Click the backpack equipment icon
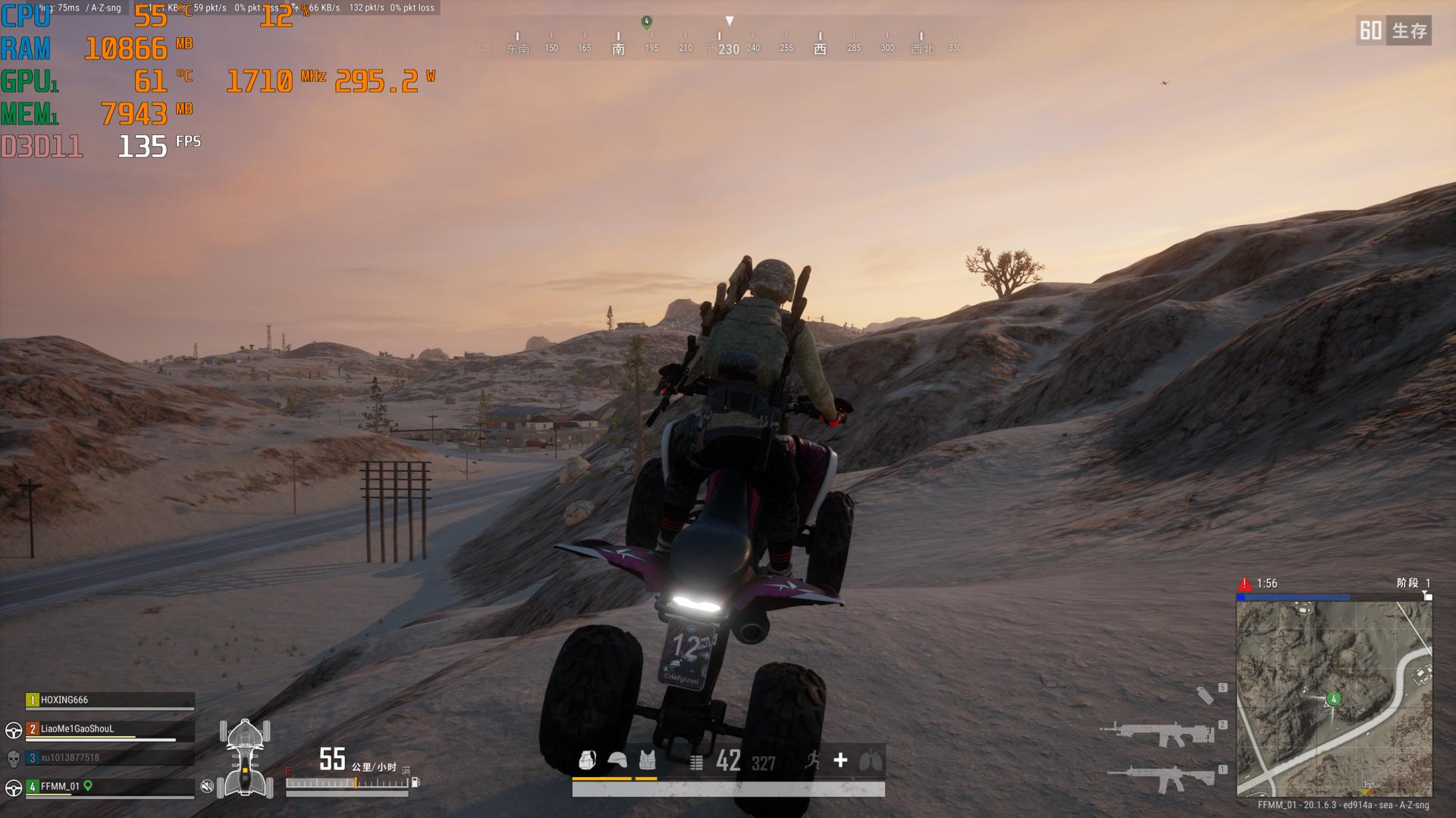 (x=587, y=760)
